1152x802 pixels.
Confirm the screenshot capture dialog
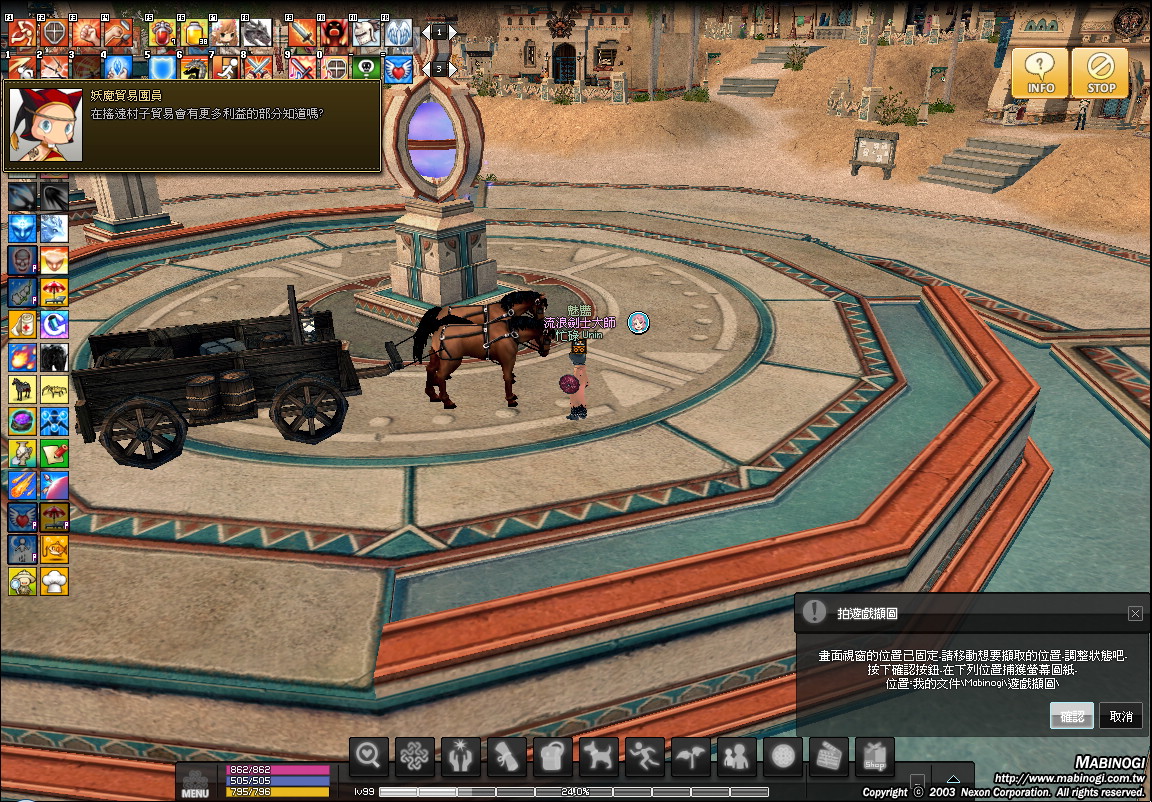click(x=1071, y=716)
